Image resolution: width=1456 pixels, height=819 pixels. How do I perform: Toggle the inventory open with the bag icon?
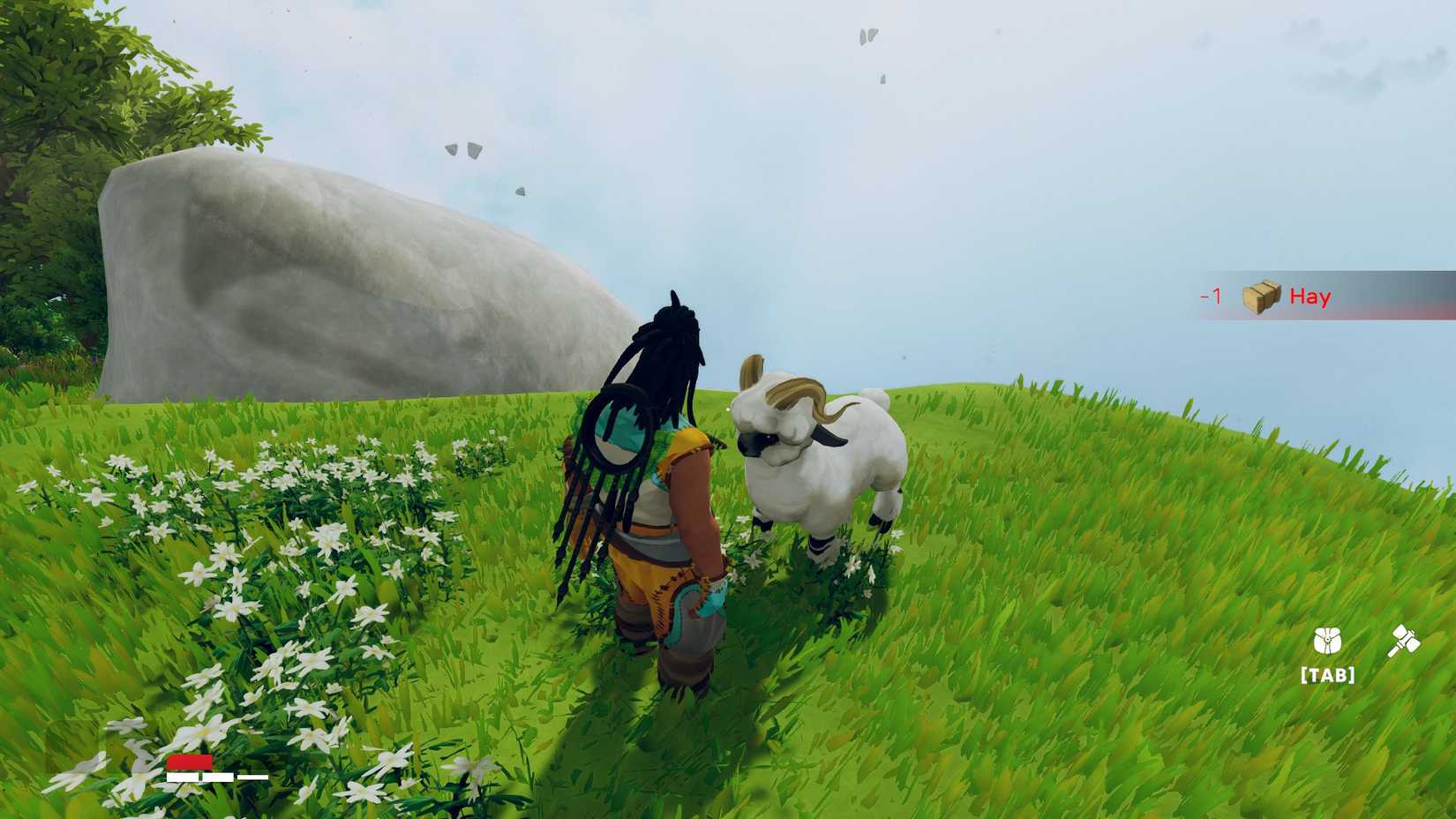pos(1328,642)
